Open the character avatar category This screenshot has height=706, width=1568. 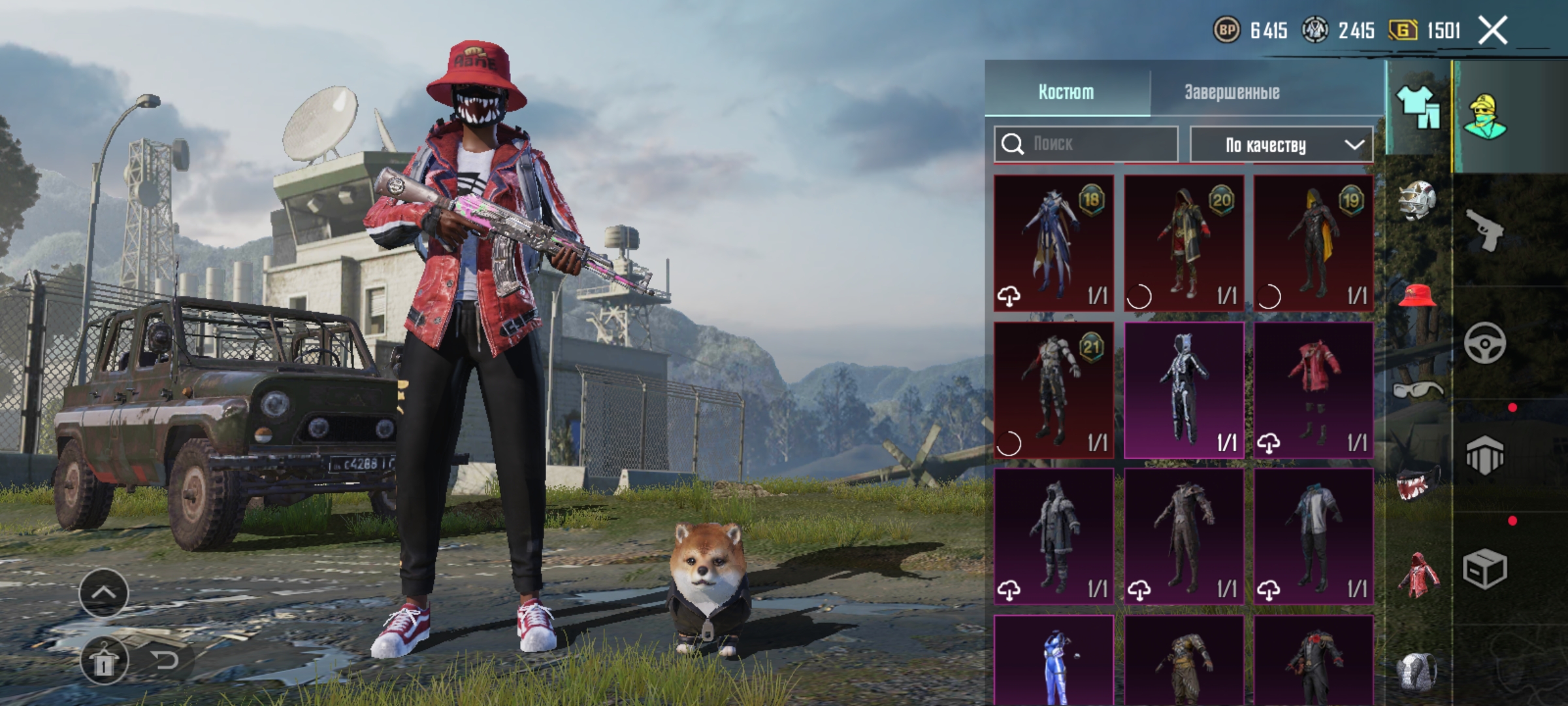pyautogui.click(x=1485, y=116)
